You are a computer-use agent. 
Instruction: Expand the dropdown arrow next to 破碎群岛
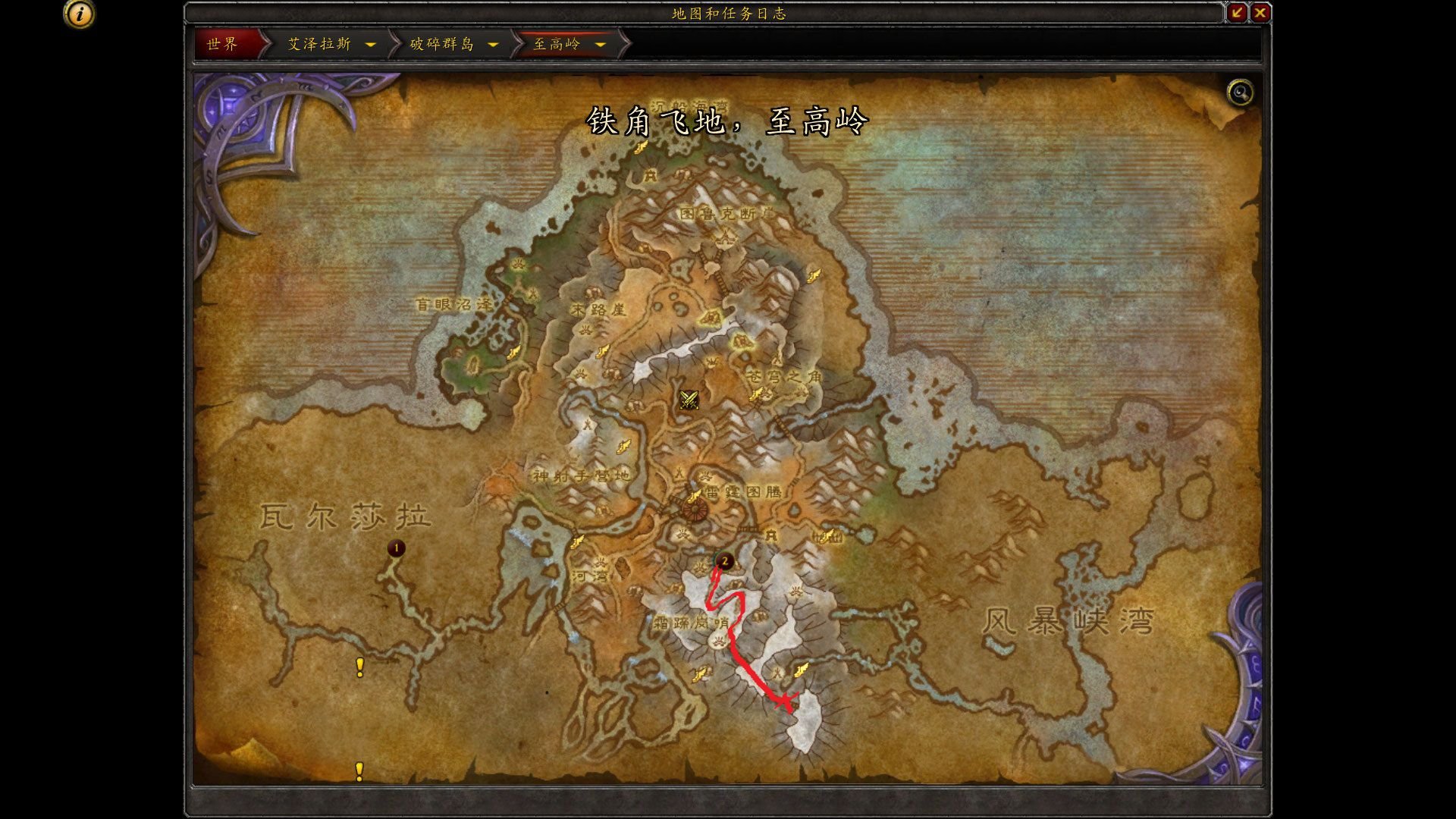click(x=494, y=45)
